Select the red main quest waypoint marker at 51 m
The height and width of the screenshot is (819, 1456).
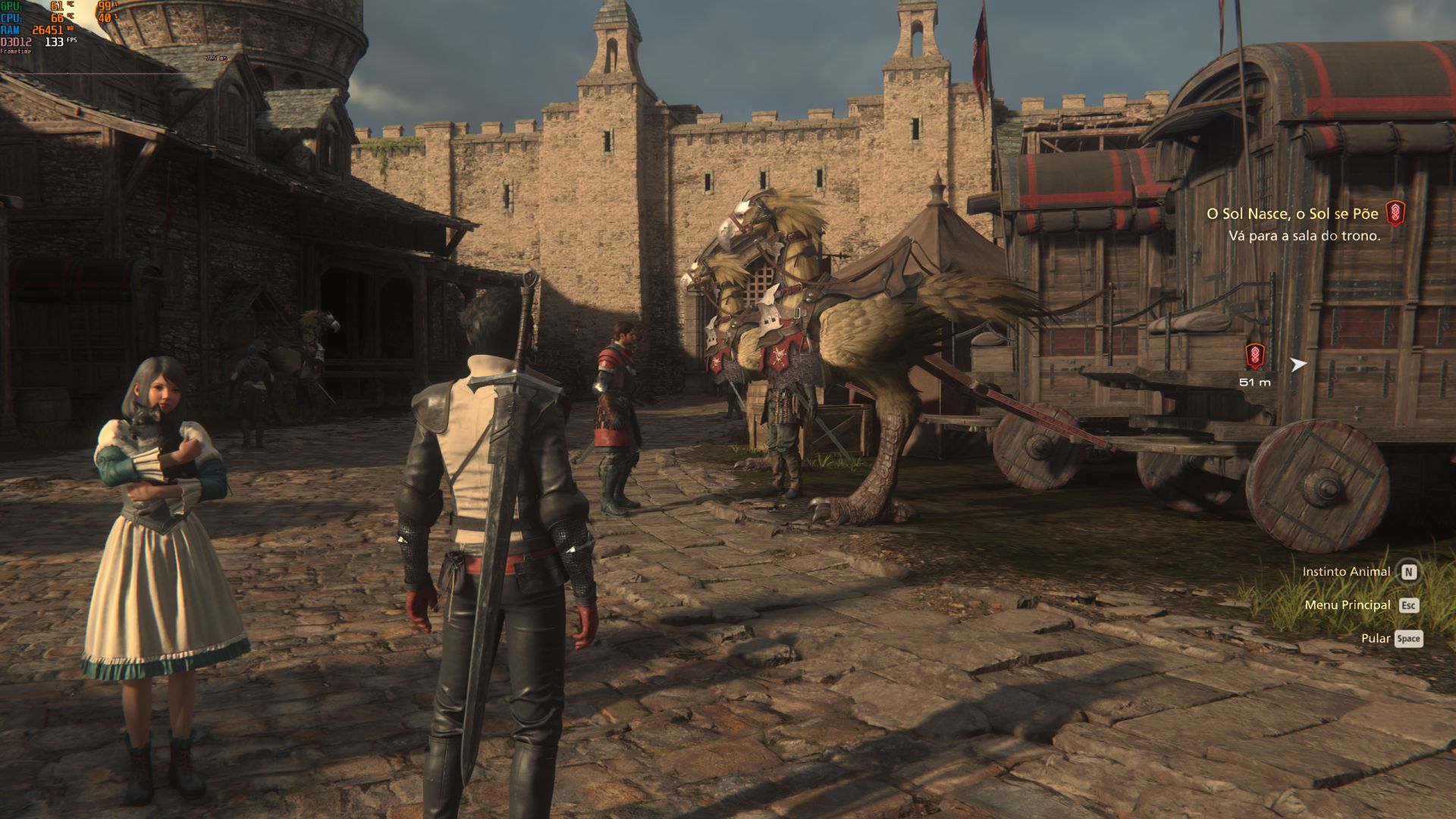(1254, 356)
